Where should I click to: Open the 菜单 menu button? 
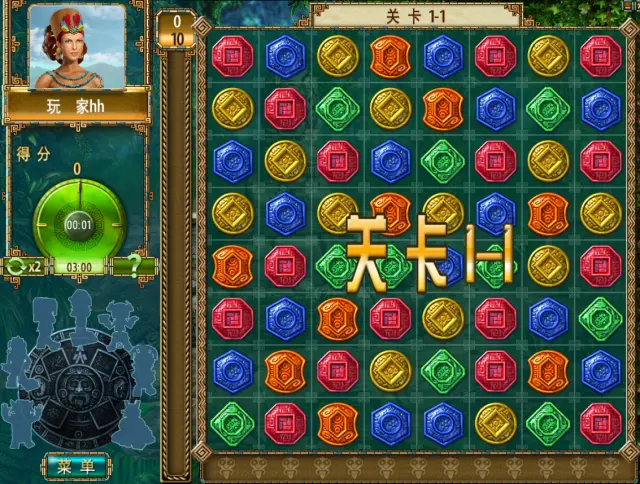(76, 466)
